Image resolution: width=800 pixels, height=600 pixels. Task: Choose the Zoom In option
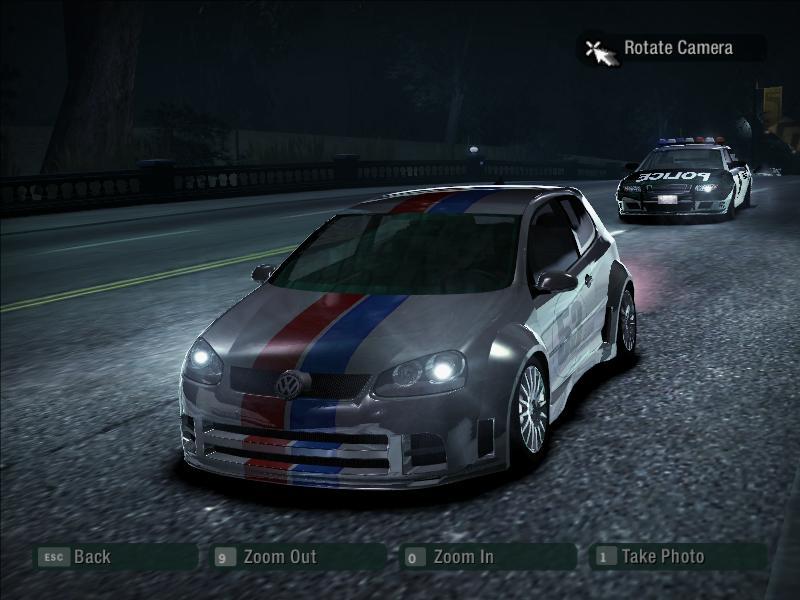pos(463,557)
